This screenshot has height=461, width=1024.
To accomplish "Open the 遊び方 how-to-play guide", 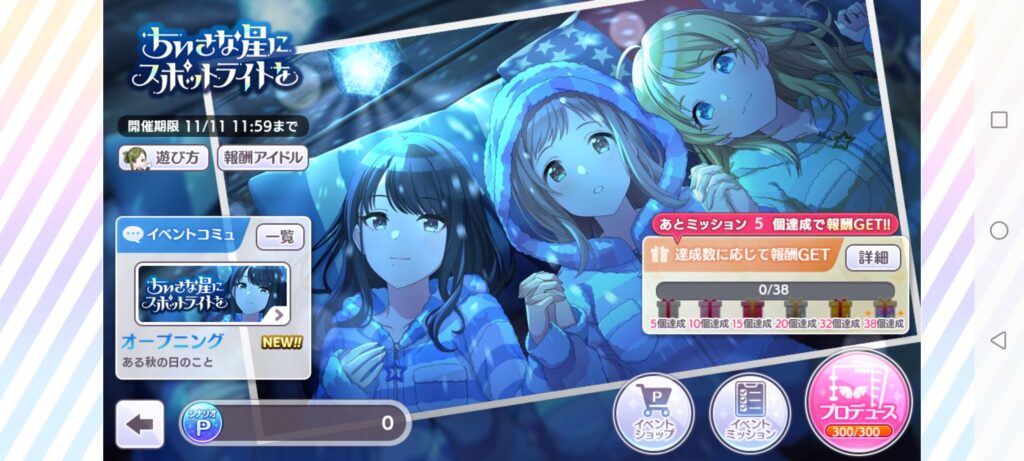I will [x=165, y=158].
